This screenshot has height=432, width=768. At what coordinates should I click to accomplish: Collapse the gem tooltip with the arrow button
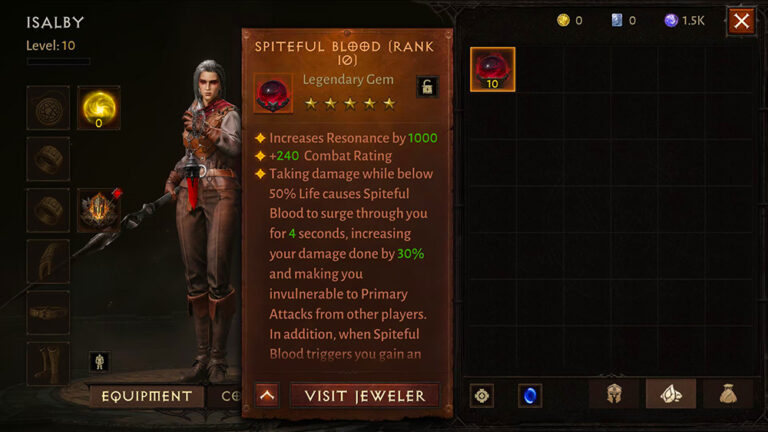click(267, 395)
